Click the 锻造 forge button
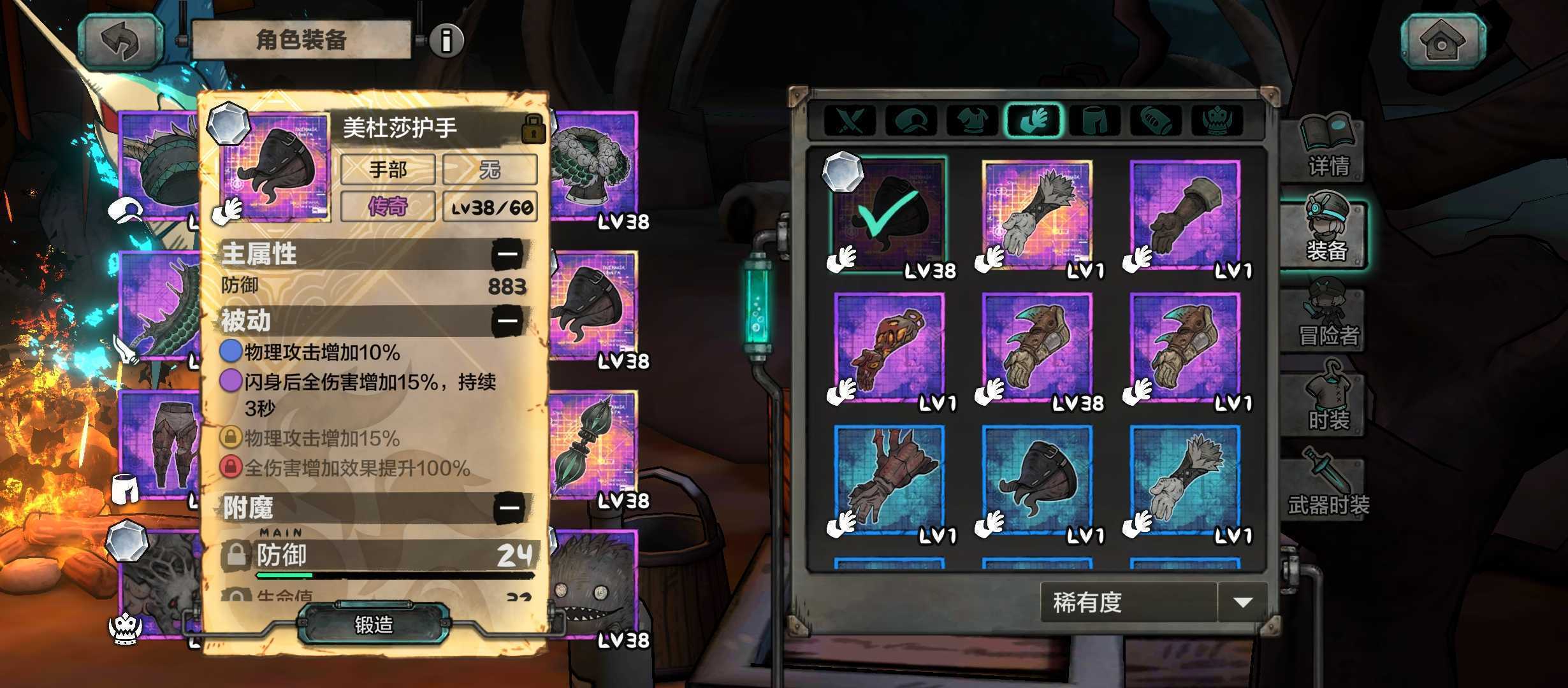The image size is (1568, 688). 374,625
